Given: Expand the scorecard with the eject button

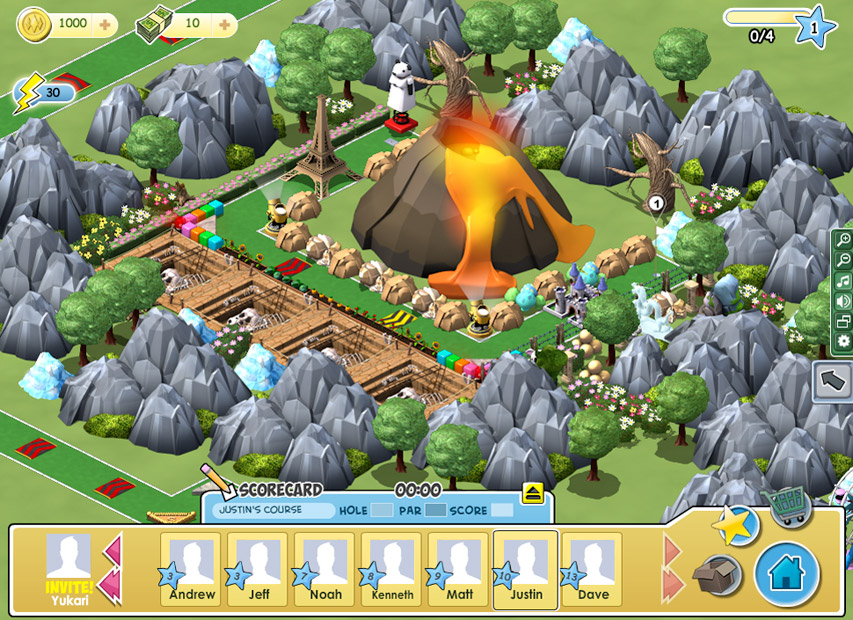Looking at the screenshot, I should pyautogui.click(x=532, y=492).
